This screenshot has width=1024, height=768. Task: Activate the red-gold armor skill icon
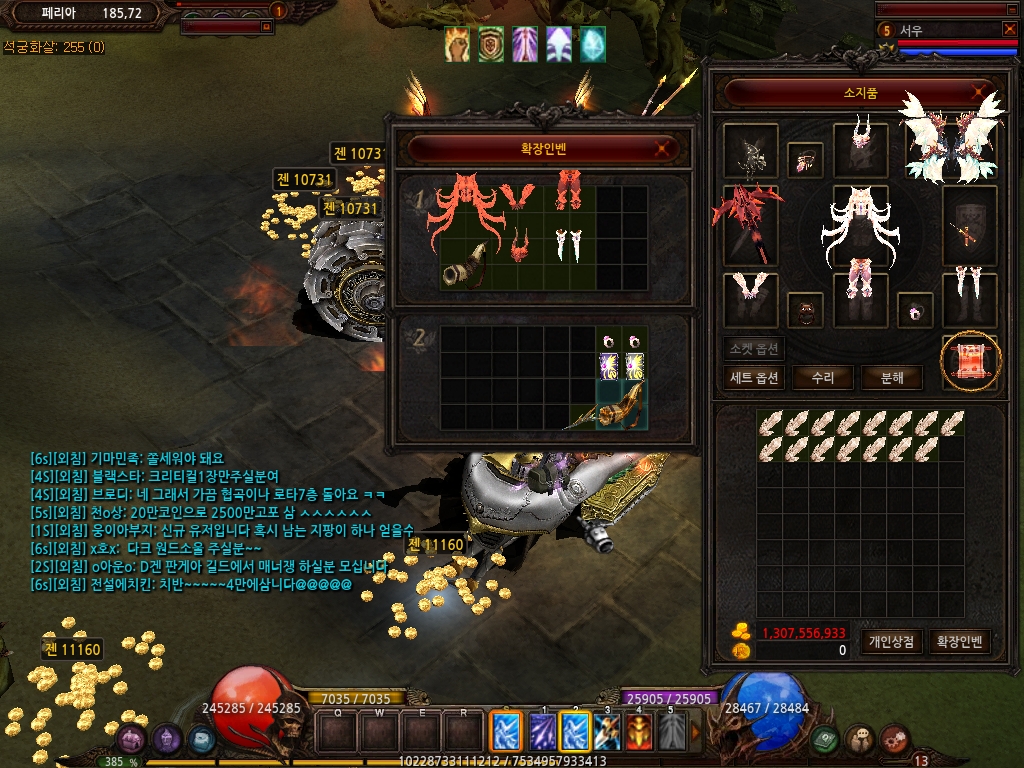(638, 731)
